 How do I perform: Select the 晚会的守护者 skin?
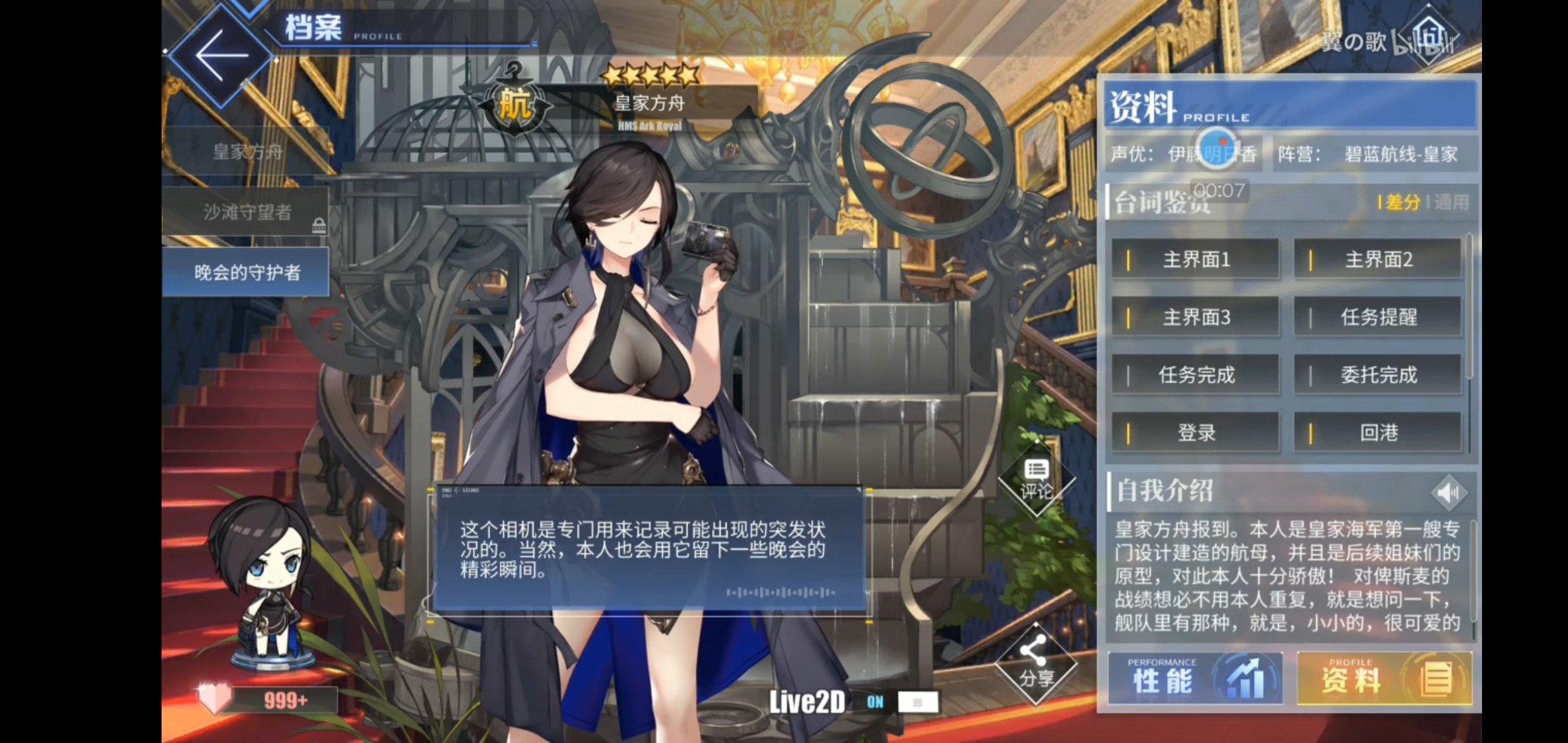tap(246, 272)
